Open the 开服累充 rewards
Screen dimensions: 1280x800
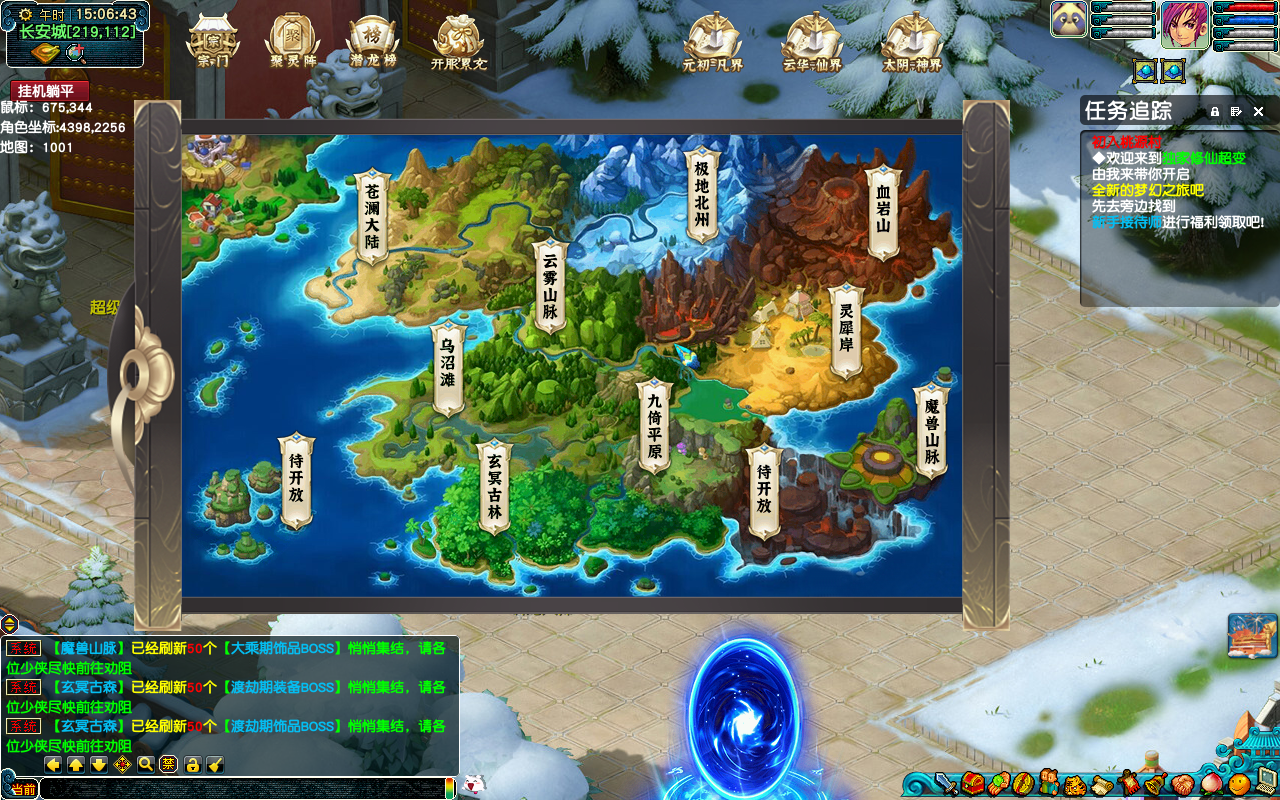458,41
